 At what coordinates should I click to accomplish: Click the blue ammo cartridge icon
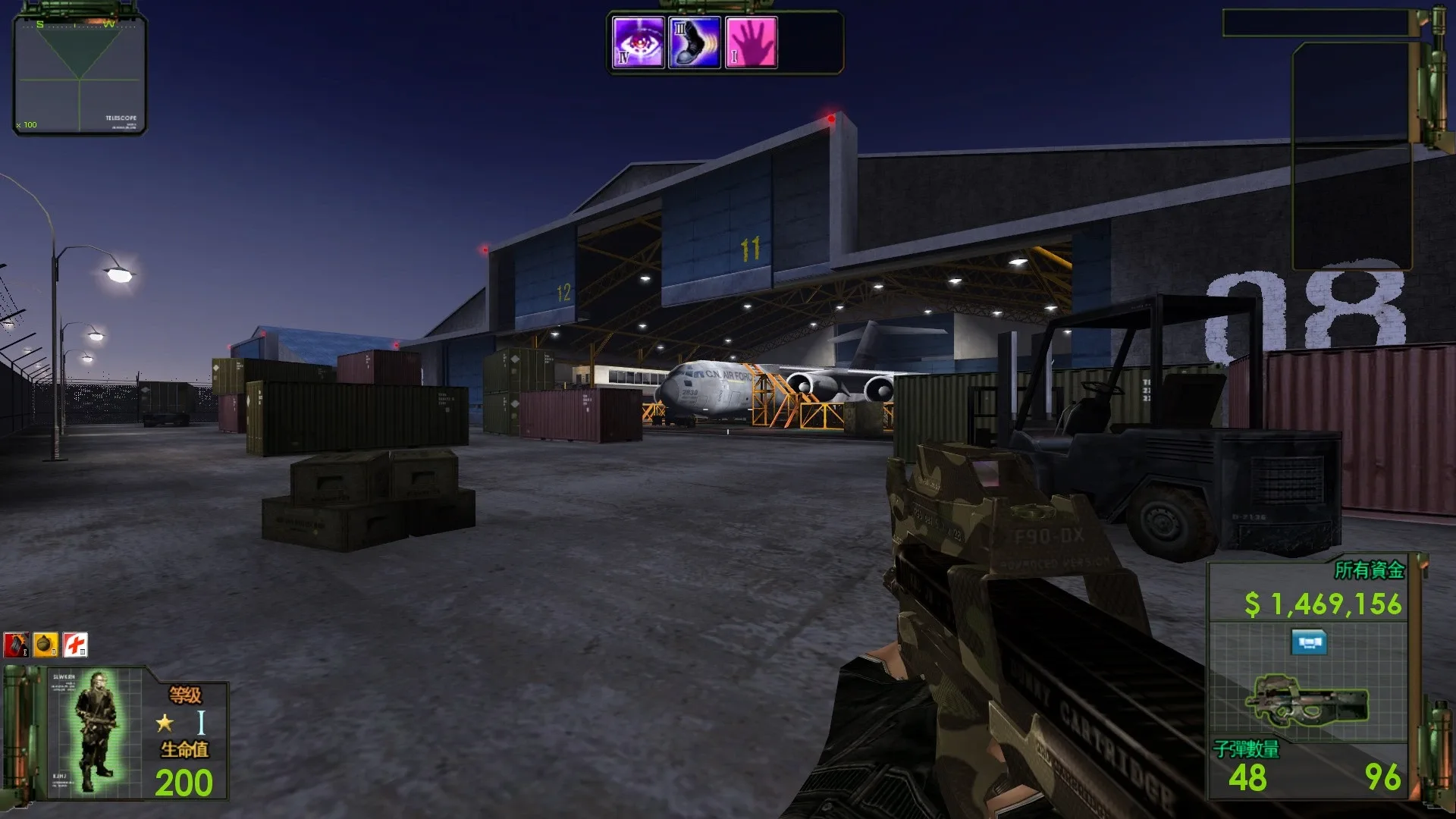tap(1311, 642)
